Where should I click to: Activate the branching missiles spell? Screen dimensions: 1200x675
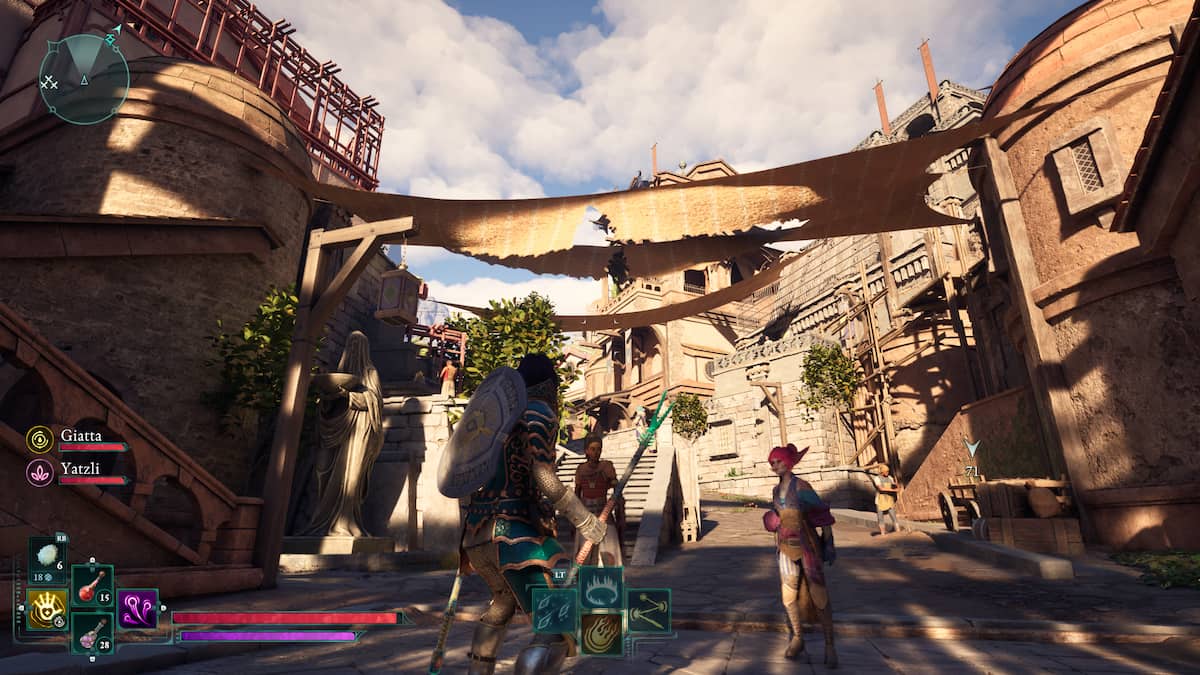649,610
